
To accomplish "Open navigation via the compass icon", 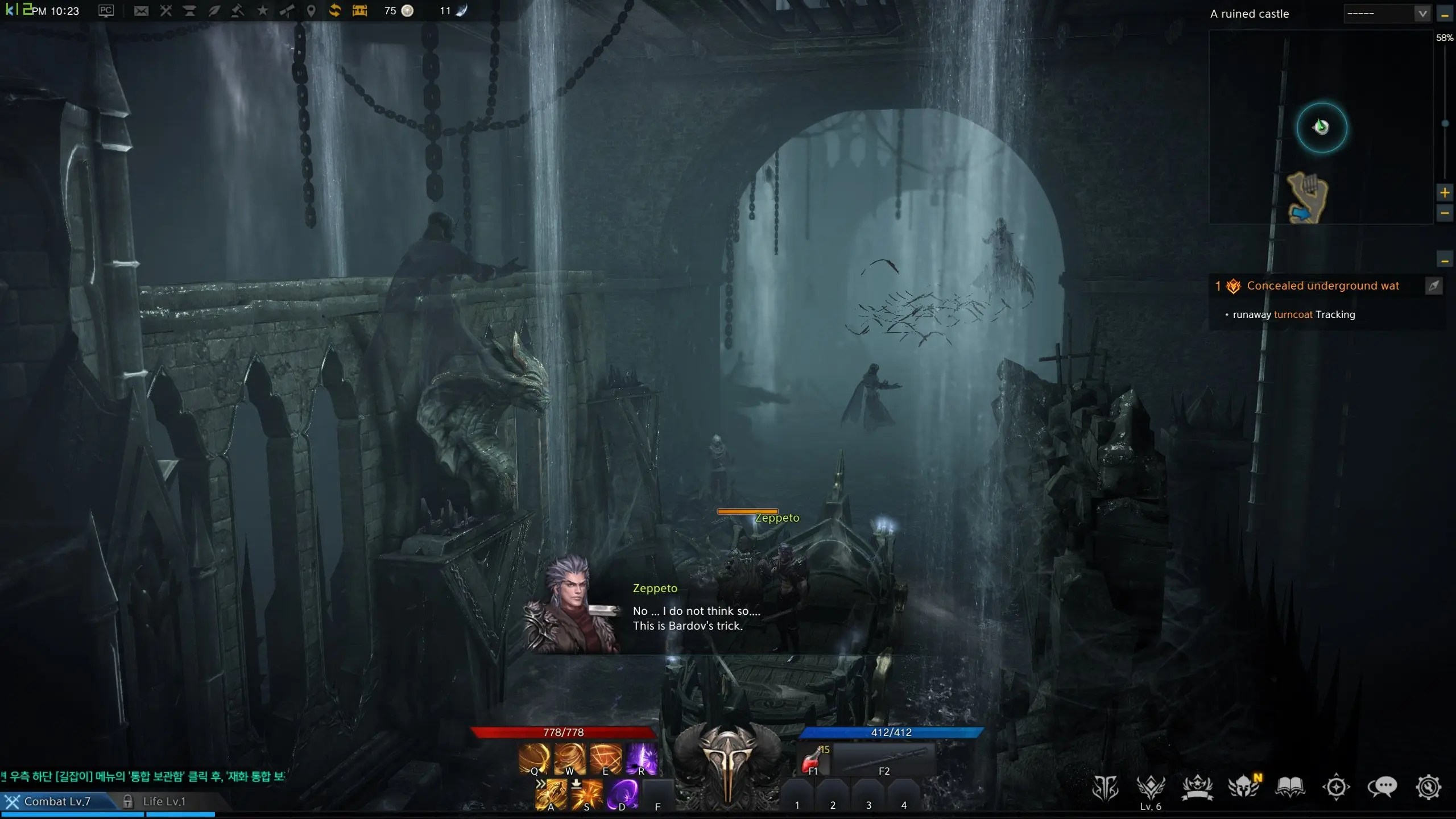I will 1336,787.
